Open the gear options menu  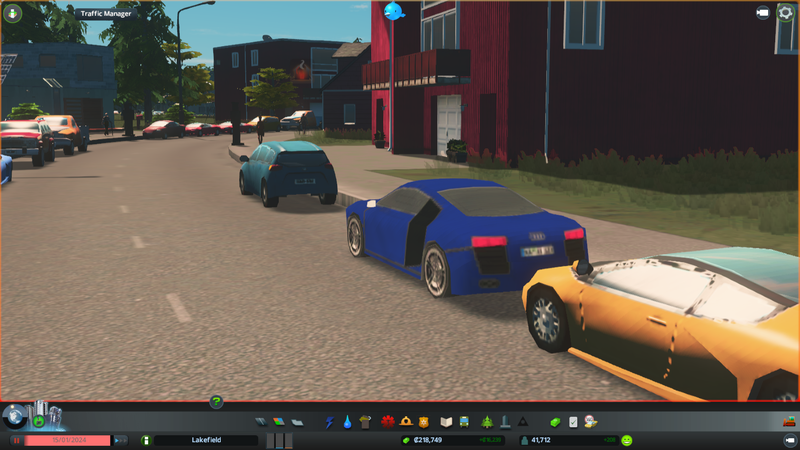coord(785,13)
